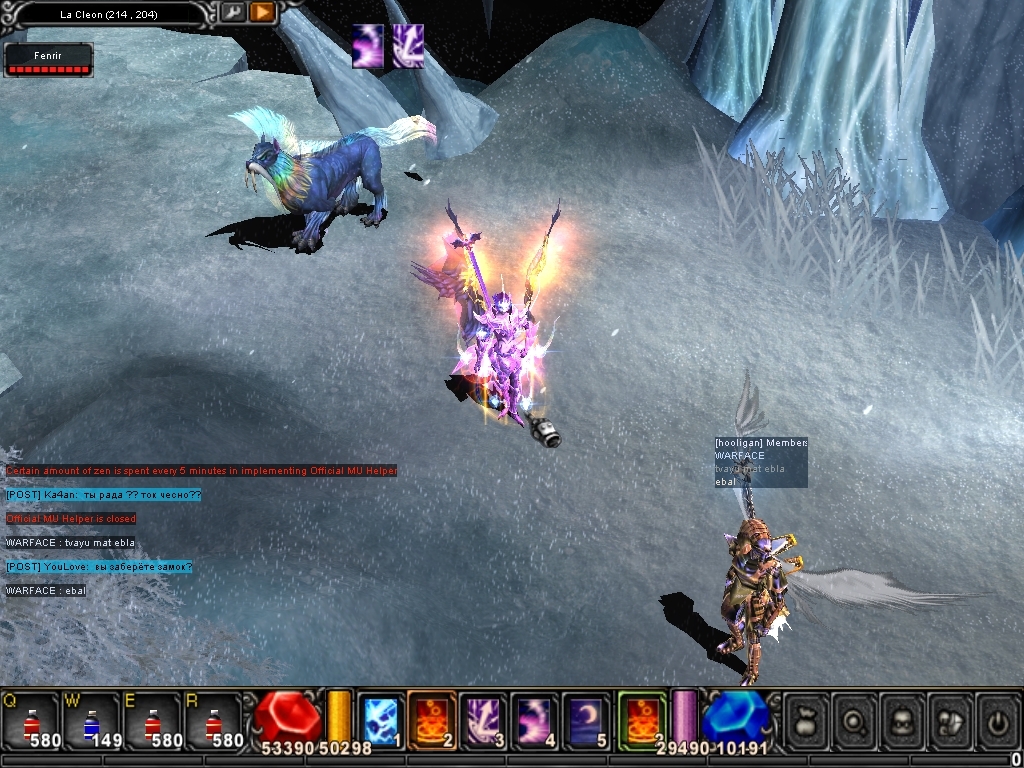Select the Fenrir pet status panel
The height and width of the screenshot is (768, 1024).
pos(49,60)
